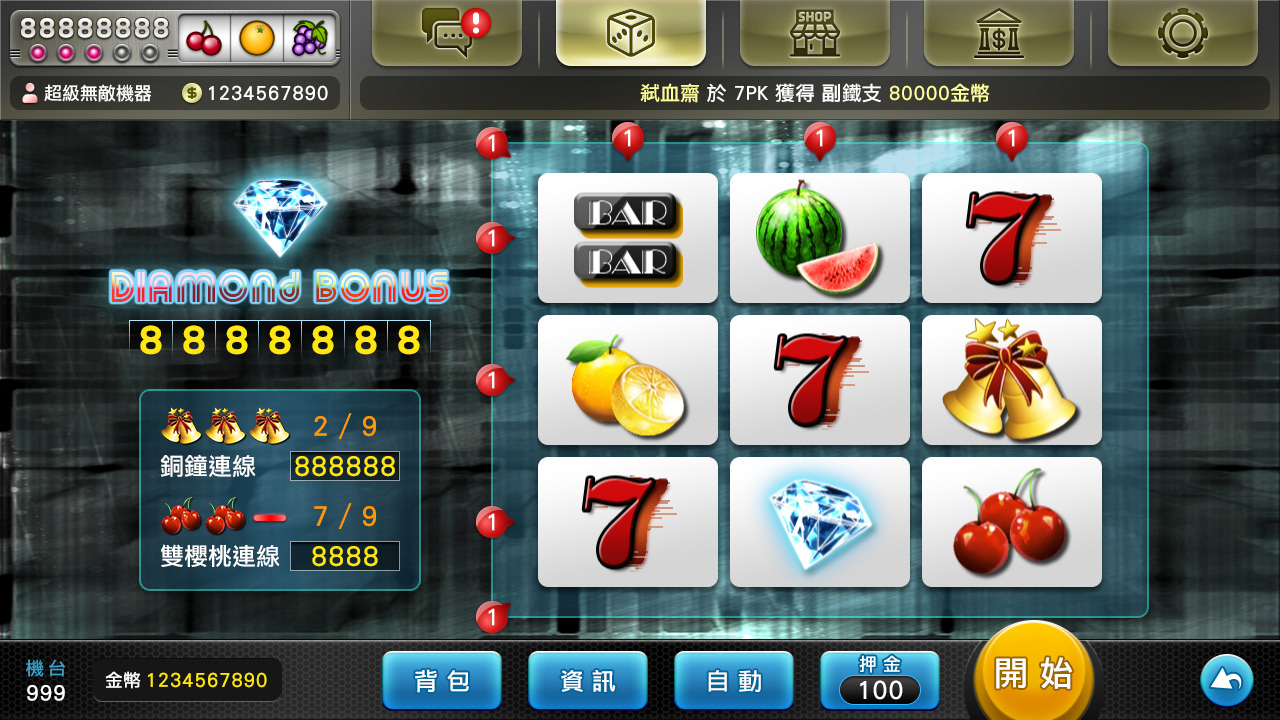Open the 背包 backpack
Screen dimensions: 1280x720
pos(442,681)
